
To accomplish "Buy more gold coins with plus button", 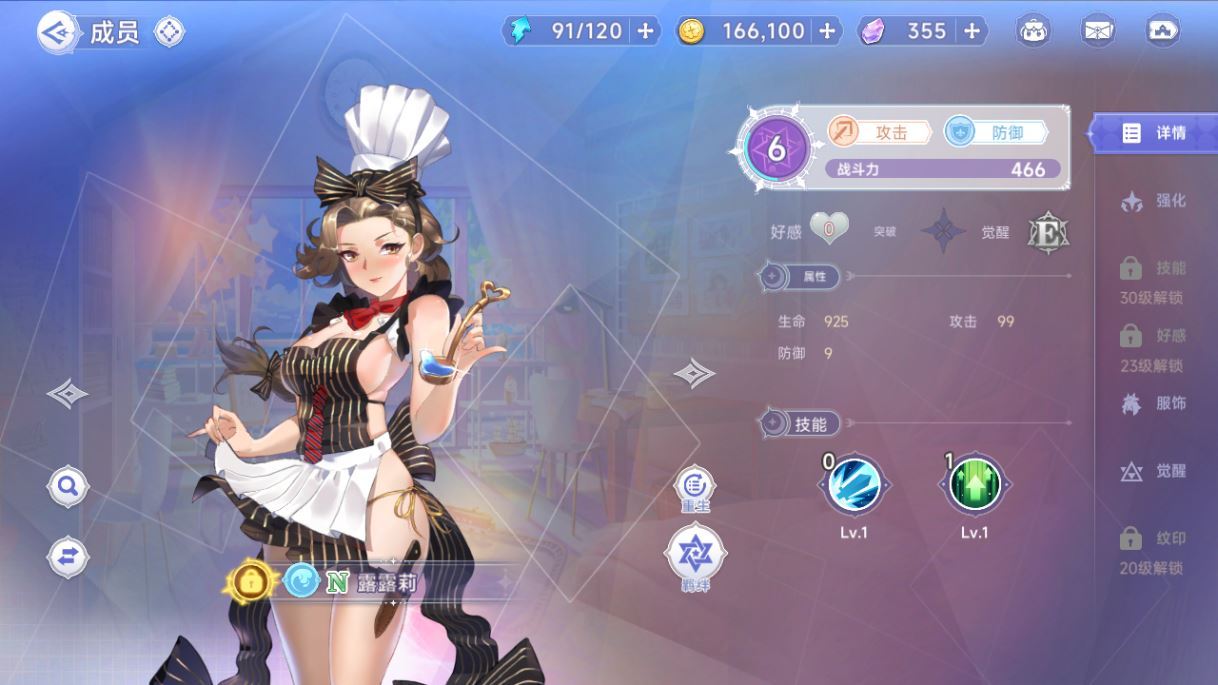I will 827,31.
